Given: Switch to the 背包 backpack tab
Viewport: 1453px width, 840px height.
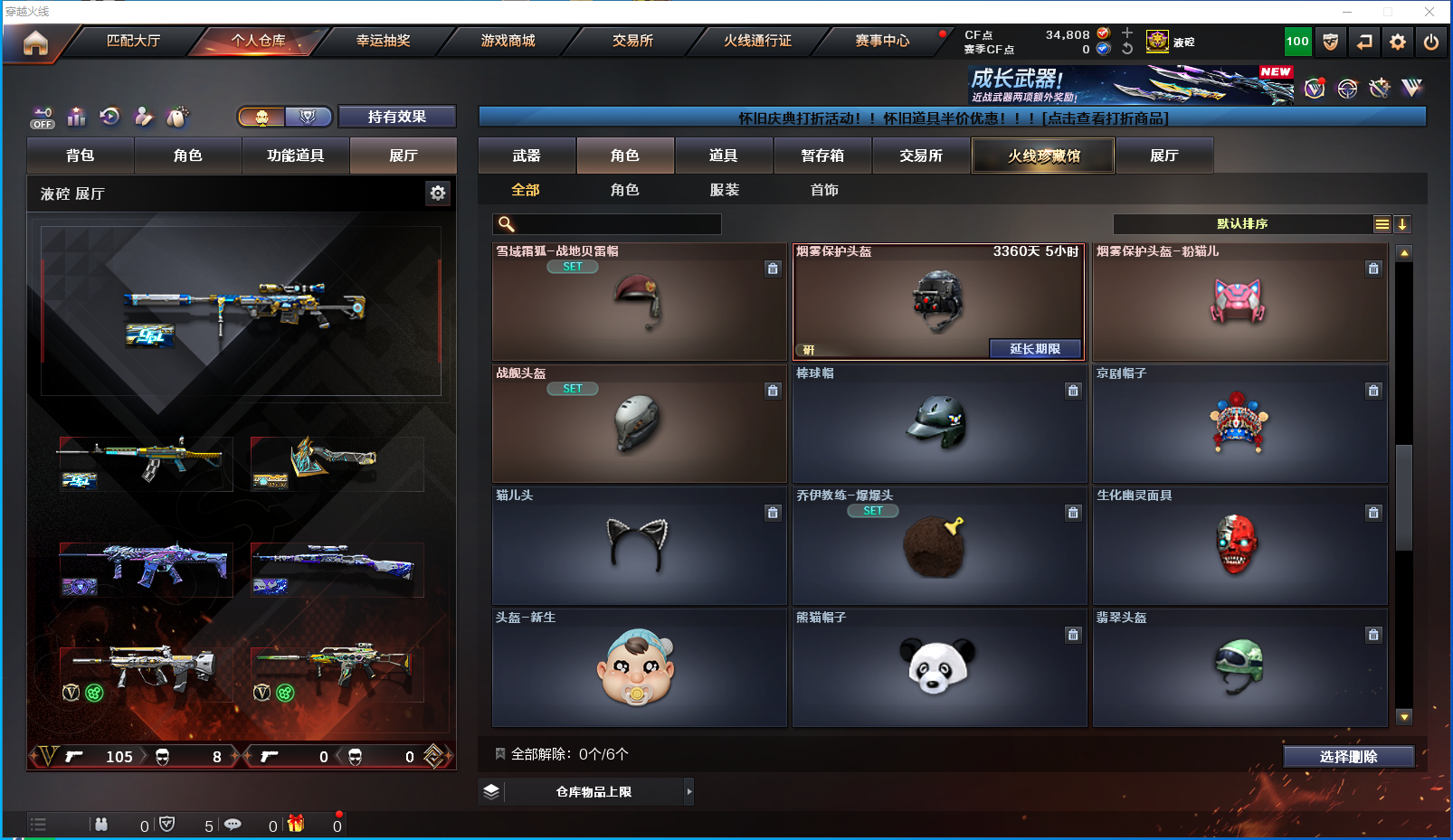Looking at the screenshot, I should pyautogui.click(x=81, y=156).
